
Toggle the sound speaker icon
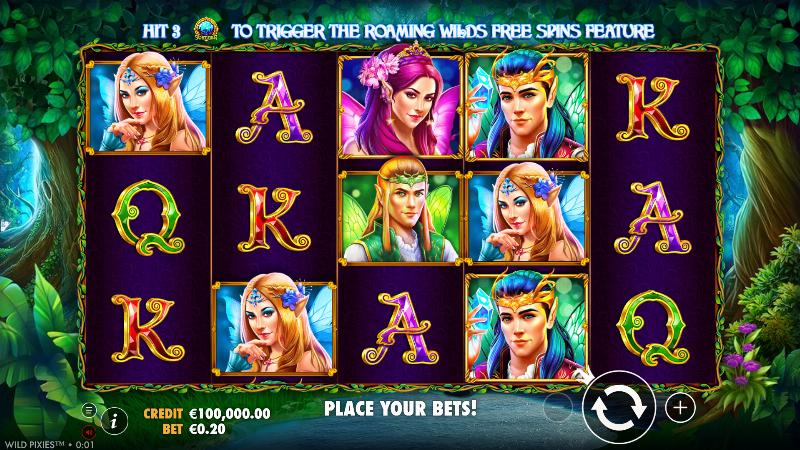[x=89, y=431]
